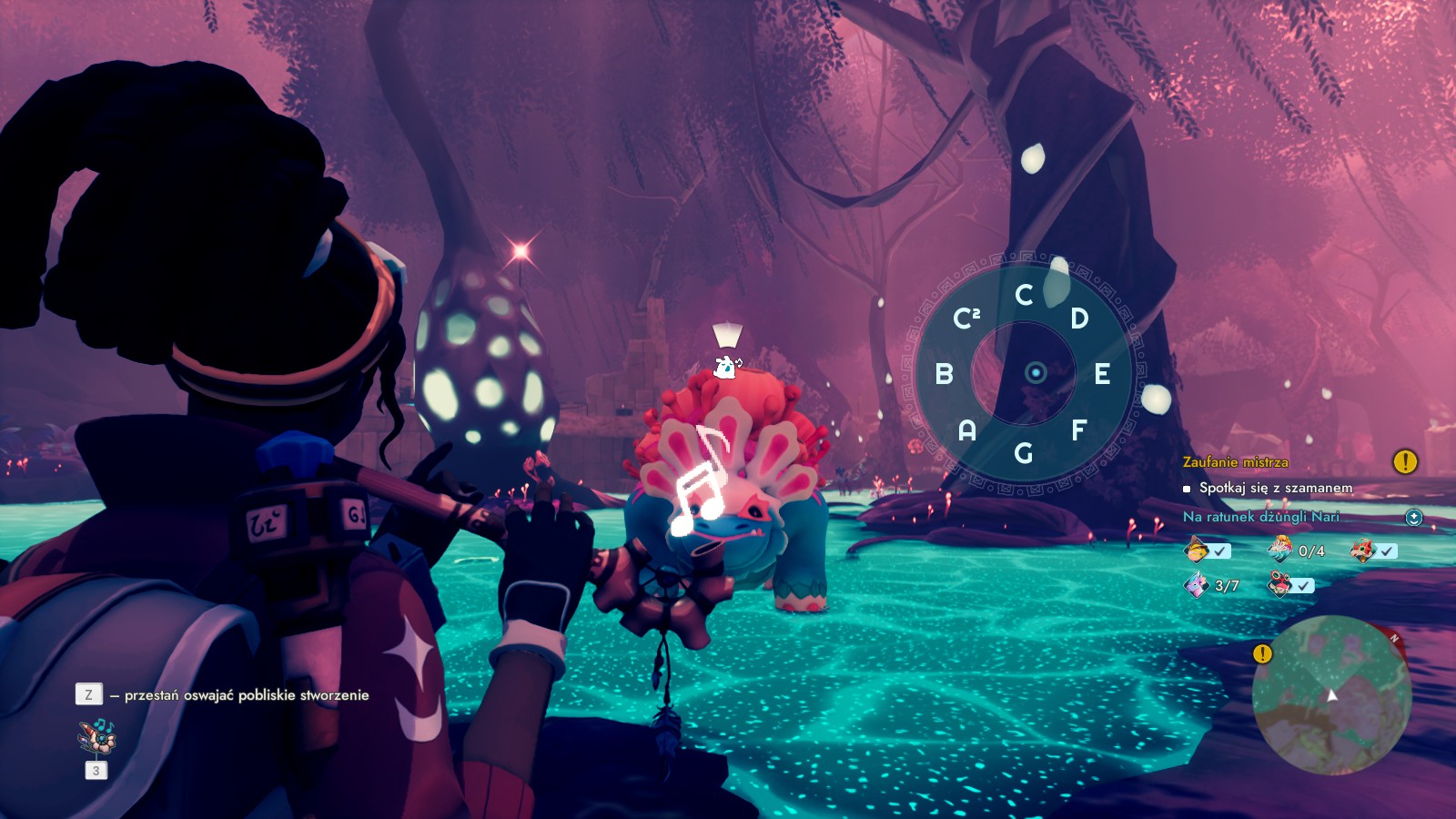Choose note A on the music wheel
The width and height of the screenshot is (1456, 819).
click(x=967, y=430)
